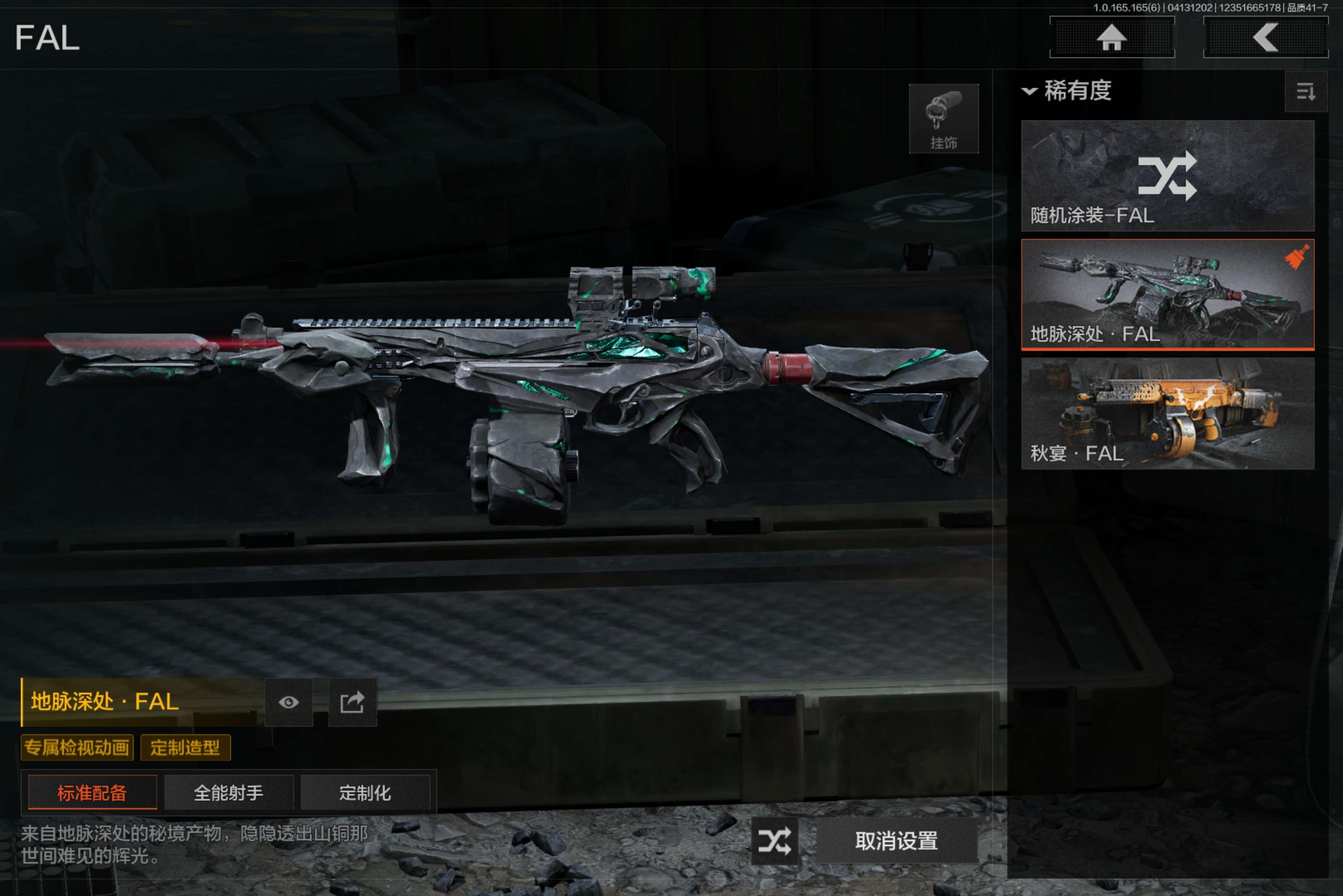
Task: Switch to the 定制化 tab
Action: (365, 792)
